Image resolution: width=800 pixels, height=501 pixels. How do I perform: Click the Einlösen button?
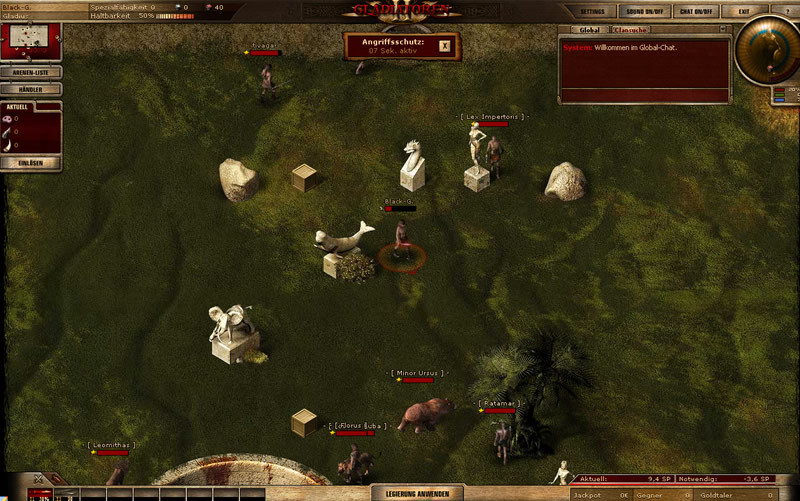(x=32, y=162)
